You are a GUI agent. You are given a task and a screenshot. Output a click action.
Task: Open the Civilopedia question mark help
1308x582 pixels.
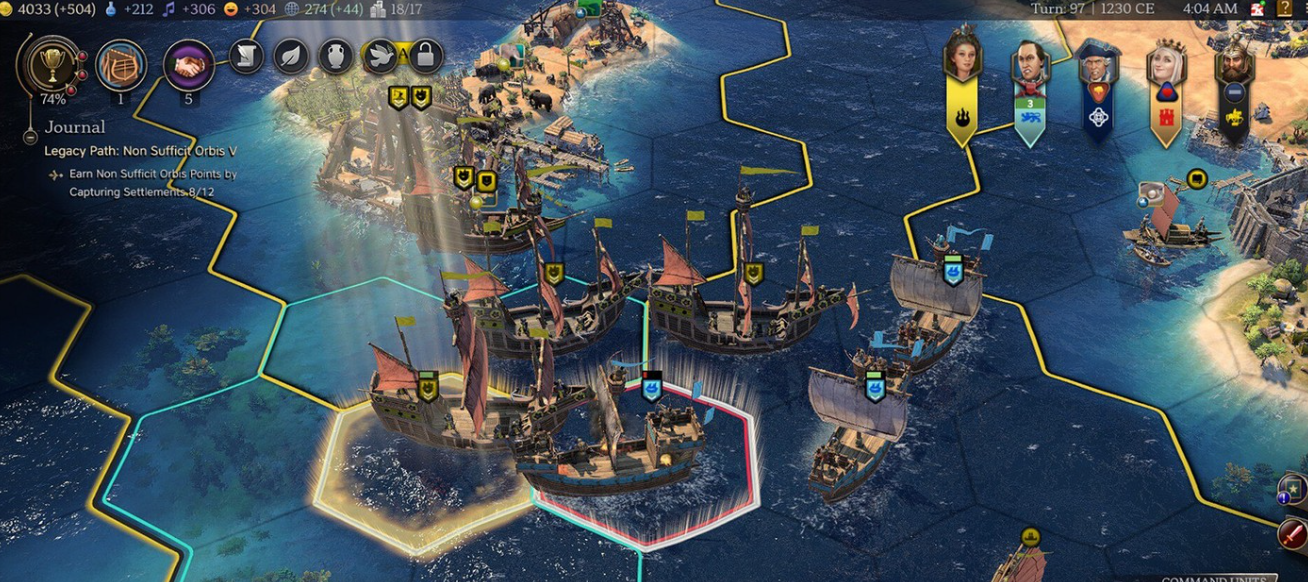(1285, 9)
